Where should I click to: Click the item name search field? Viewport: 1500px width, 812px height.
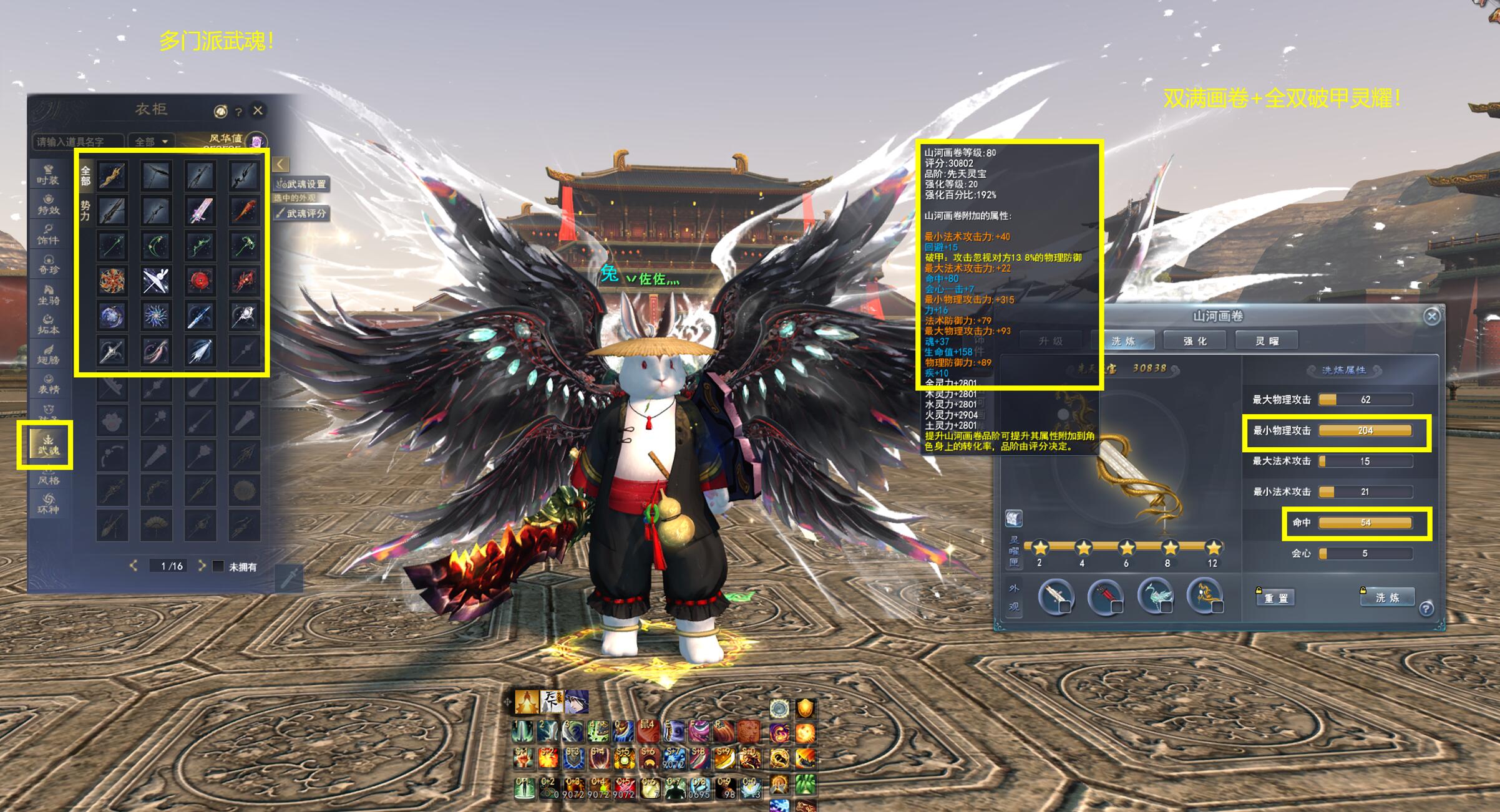[x=78, y=142]
